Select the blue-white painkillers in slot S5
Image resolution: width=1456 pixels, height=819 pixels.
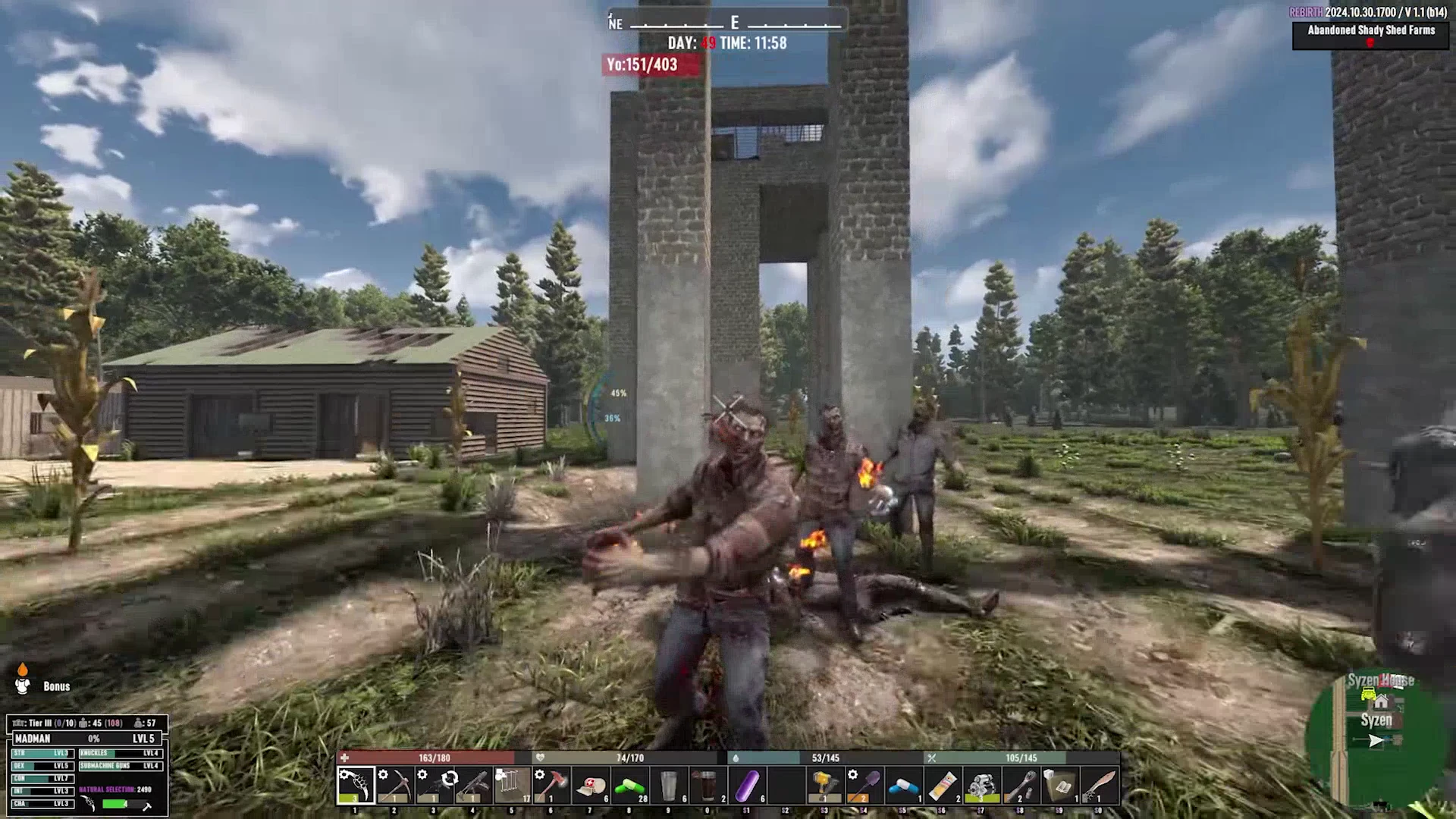pos(904,783)
